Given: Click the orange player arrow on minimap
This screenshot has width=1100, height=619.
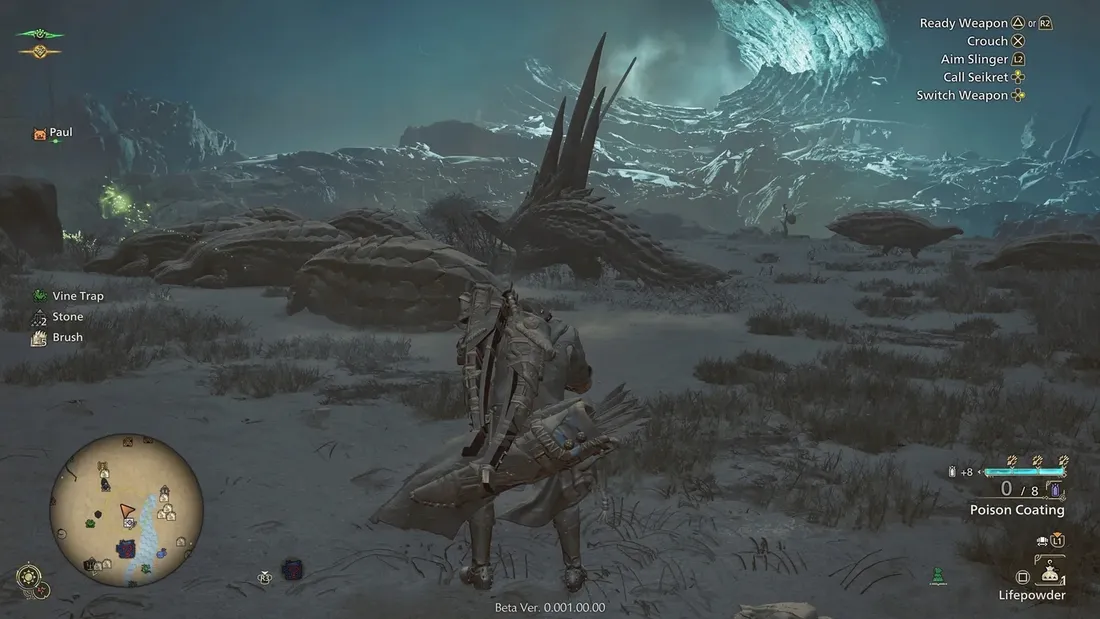Looking at the screenshot, I should tap(127, 510).
